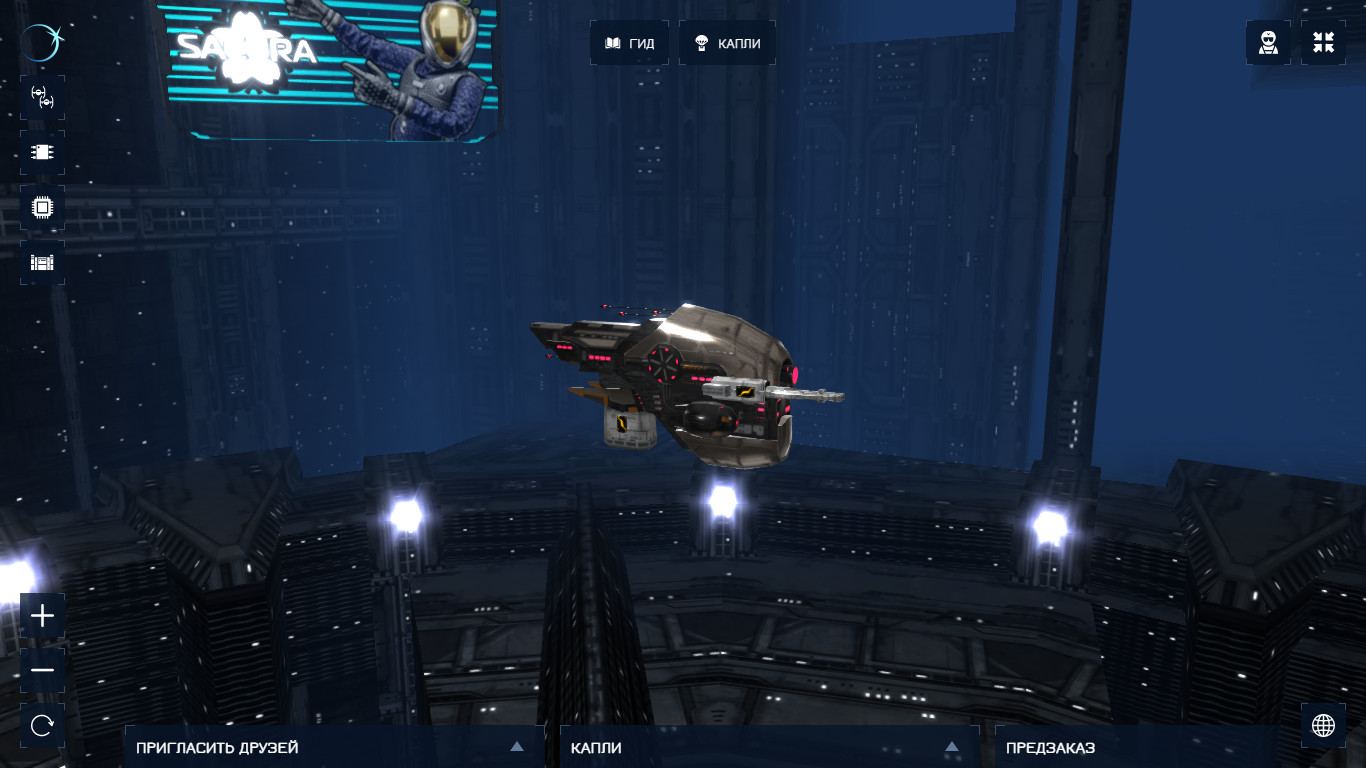Rotate the view with the circular arrow
Screen dimensions: 1366x768
[x=42, y=725]
